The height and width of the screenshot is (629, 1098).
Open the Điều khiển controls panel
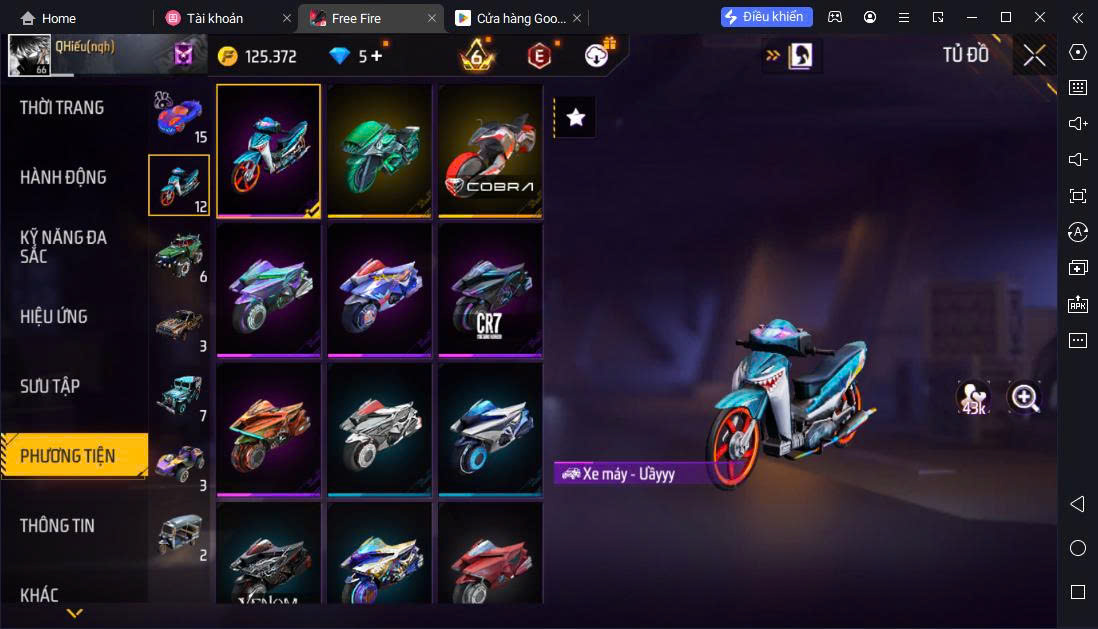click(766, 17)
